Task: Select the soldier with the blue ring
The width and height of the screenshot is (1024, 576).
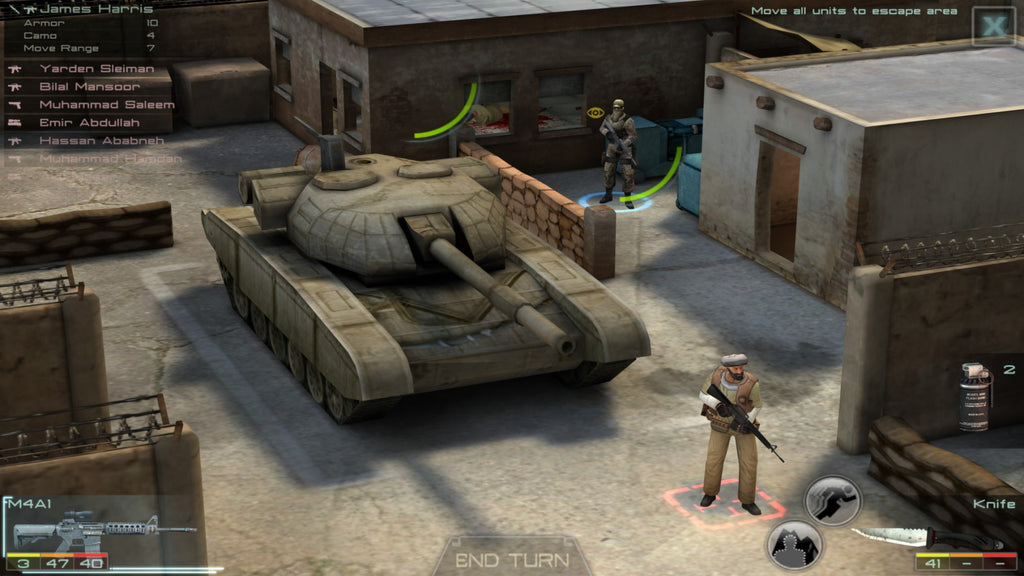Action: pyautogui.click(x=618, y=150)
